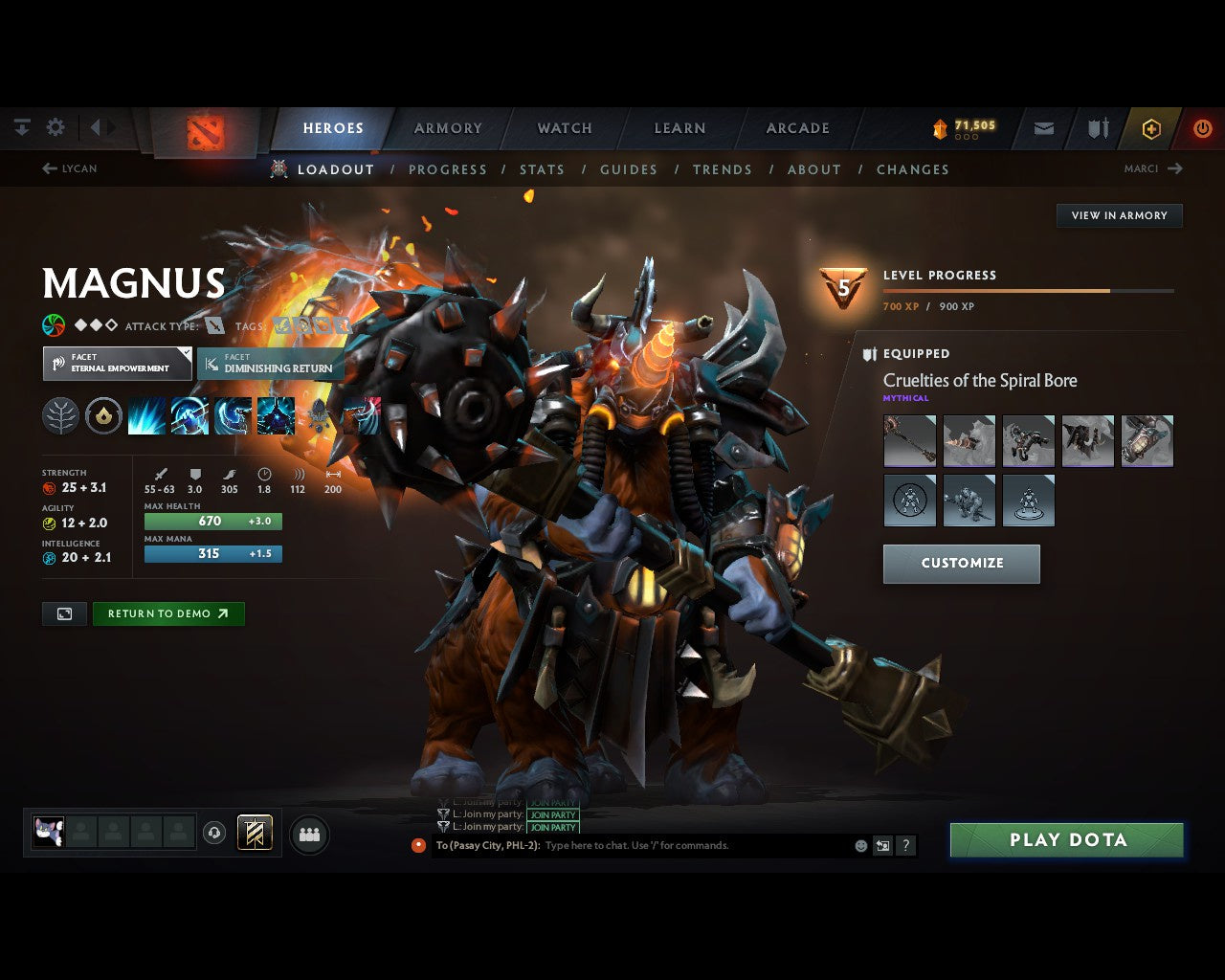Select the Cruelties of the Spiral Bore weapon thumbnail

(x=909, y=440)
